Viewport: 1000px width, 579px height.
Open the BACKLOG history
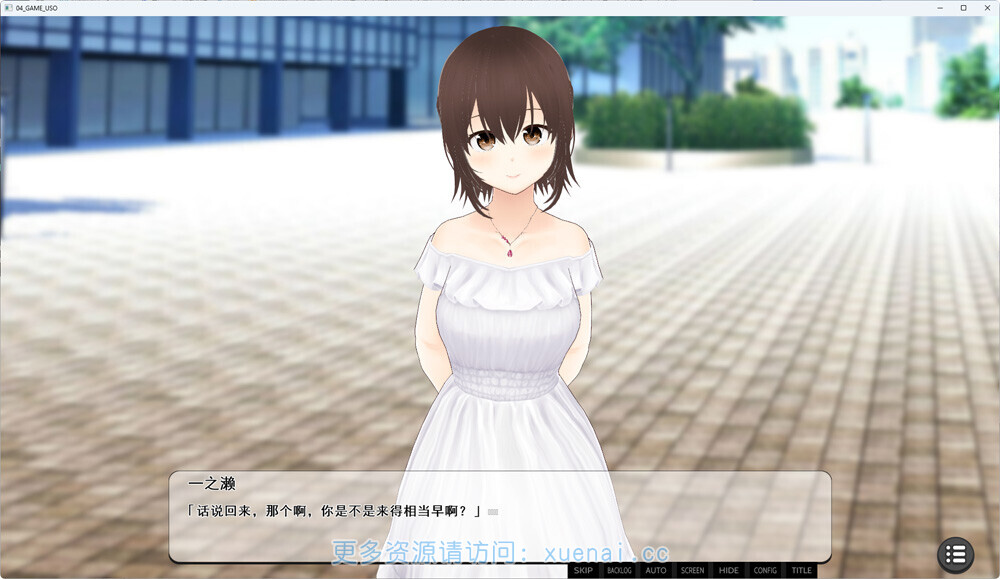pyautogui.click(x=620, y=571)
